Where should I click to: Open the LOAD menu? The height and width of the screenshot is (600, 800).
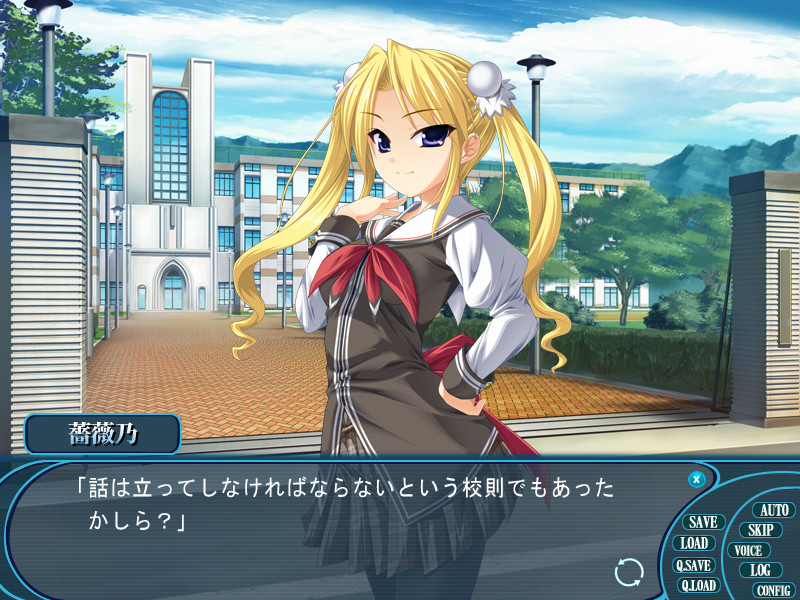pos(694,543)
